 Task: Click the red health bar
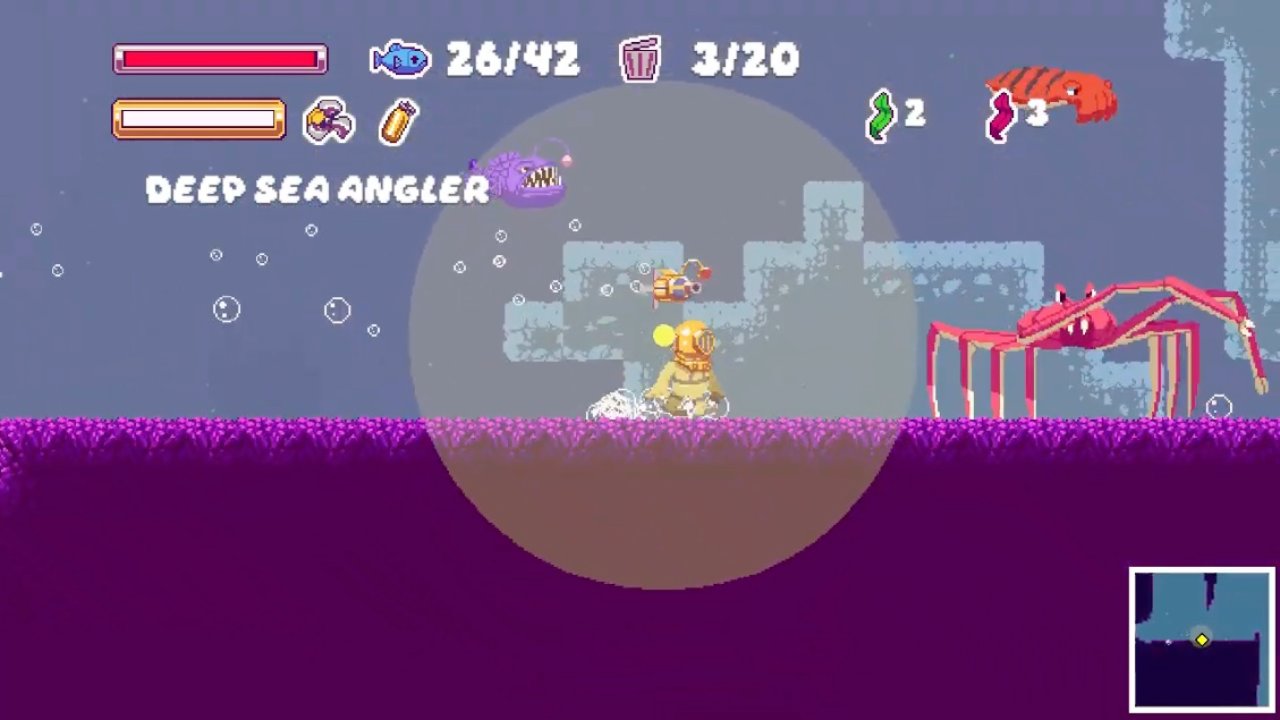(219, 60)
